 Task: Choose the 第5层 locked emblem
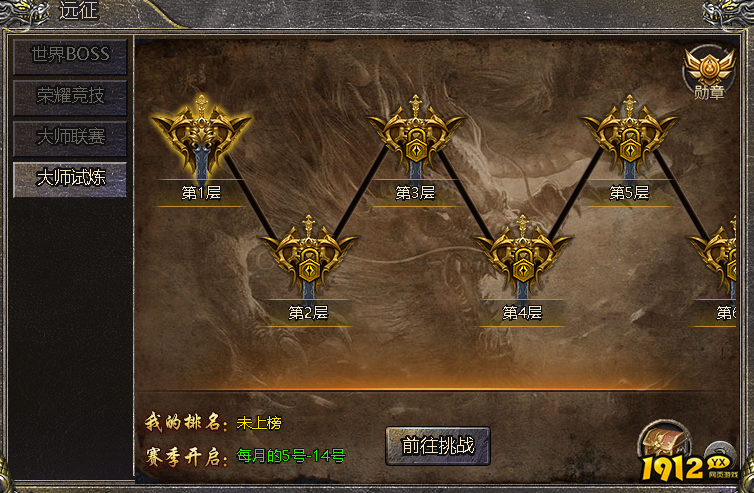629,140
